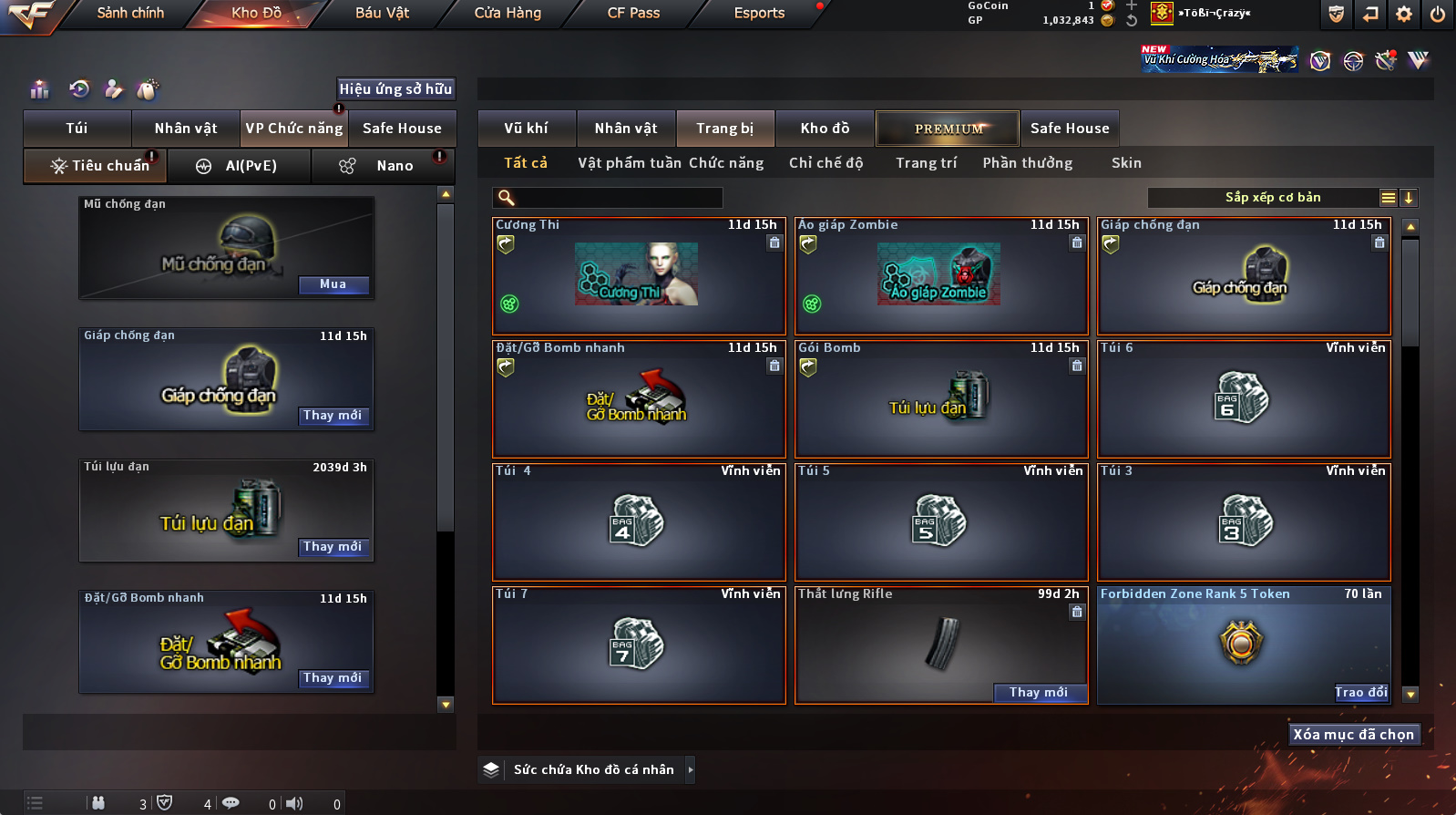1456x815 pixels.
Task: Filter items by Chức năng
Action: pos(726,163)
